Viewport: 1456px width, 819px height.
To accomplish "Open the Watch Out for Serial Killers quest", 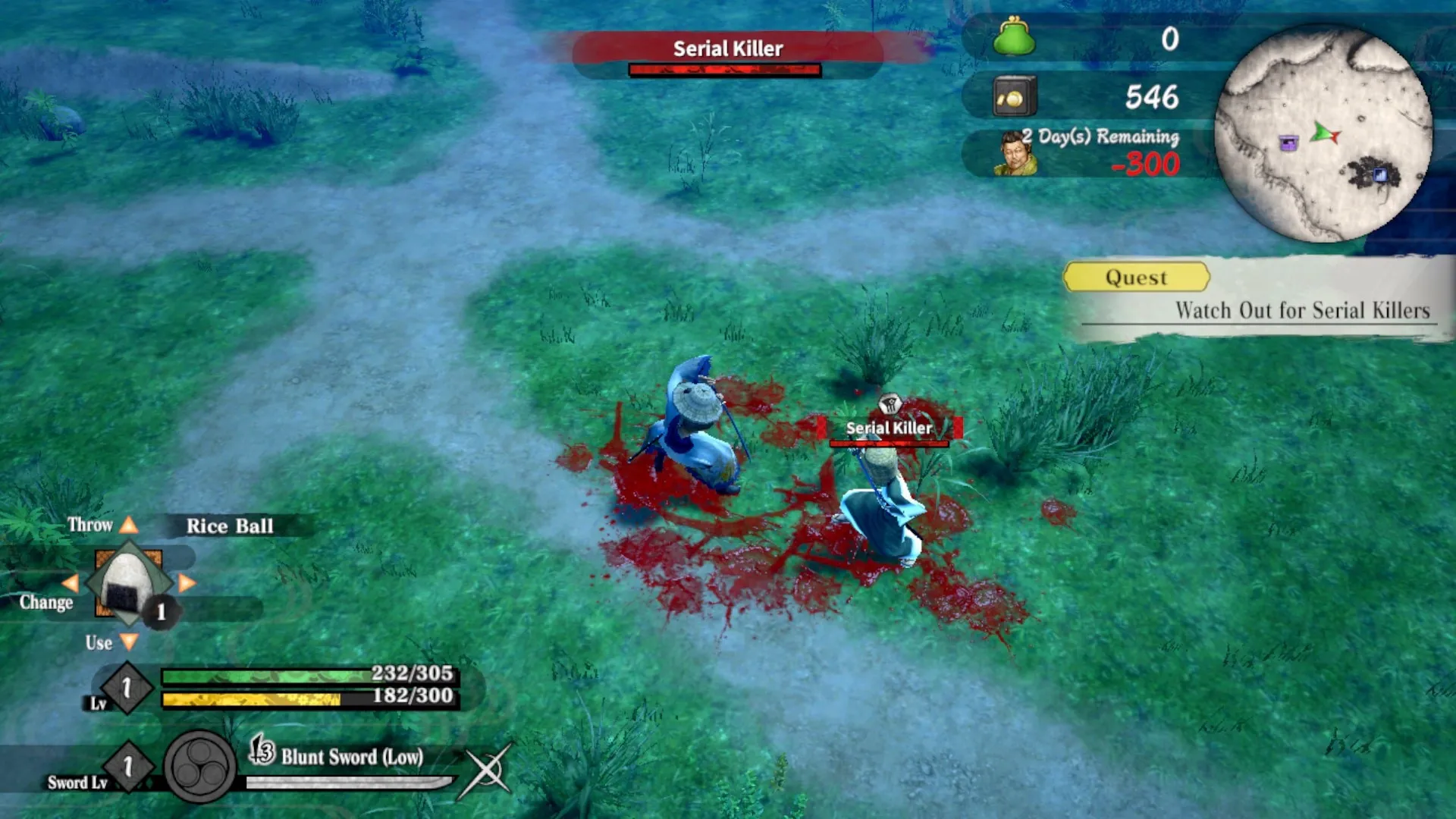I will pos(1301,310).
